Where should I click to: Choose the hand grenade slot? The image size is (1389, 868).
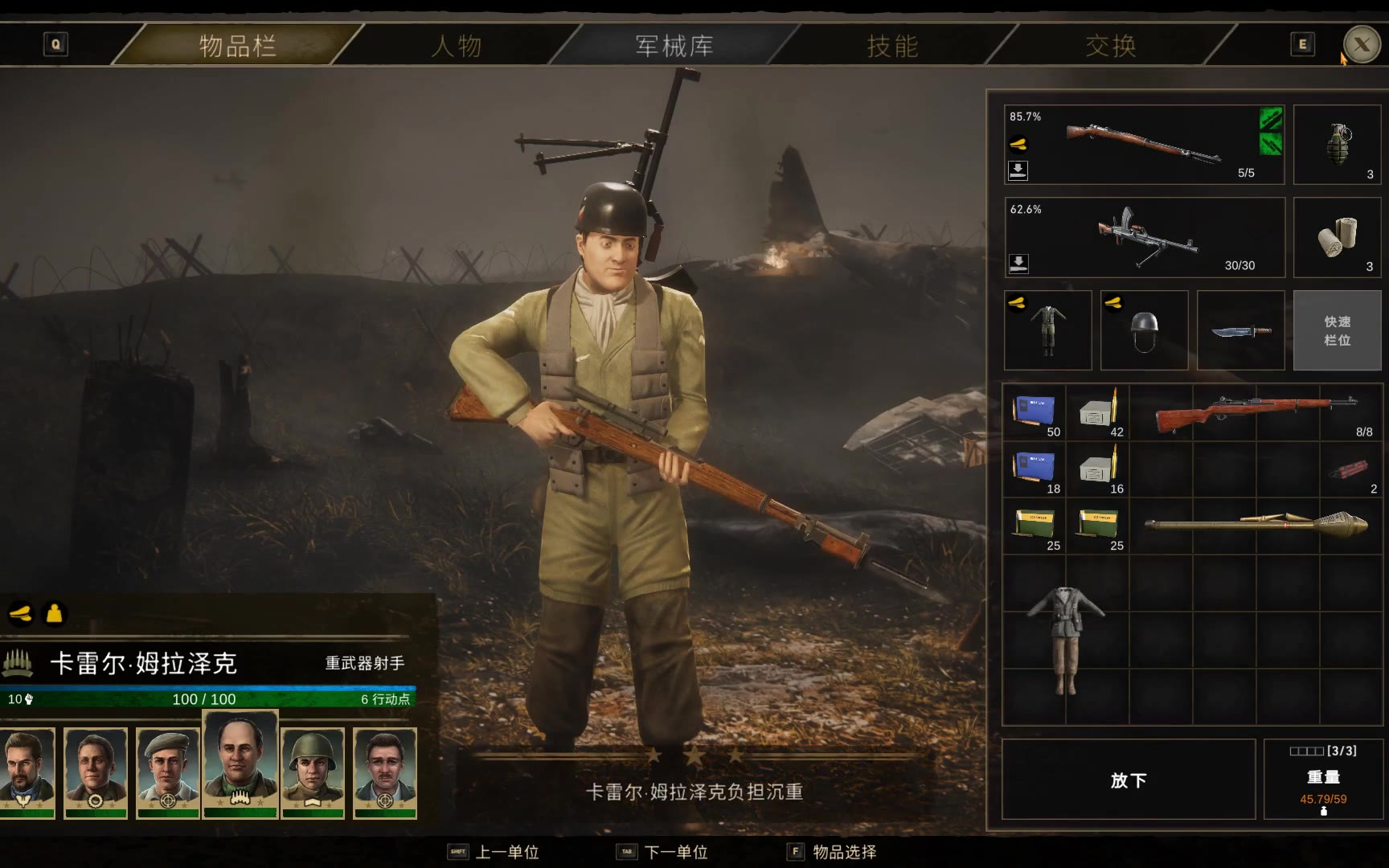click(1338, 145)
